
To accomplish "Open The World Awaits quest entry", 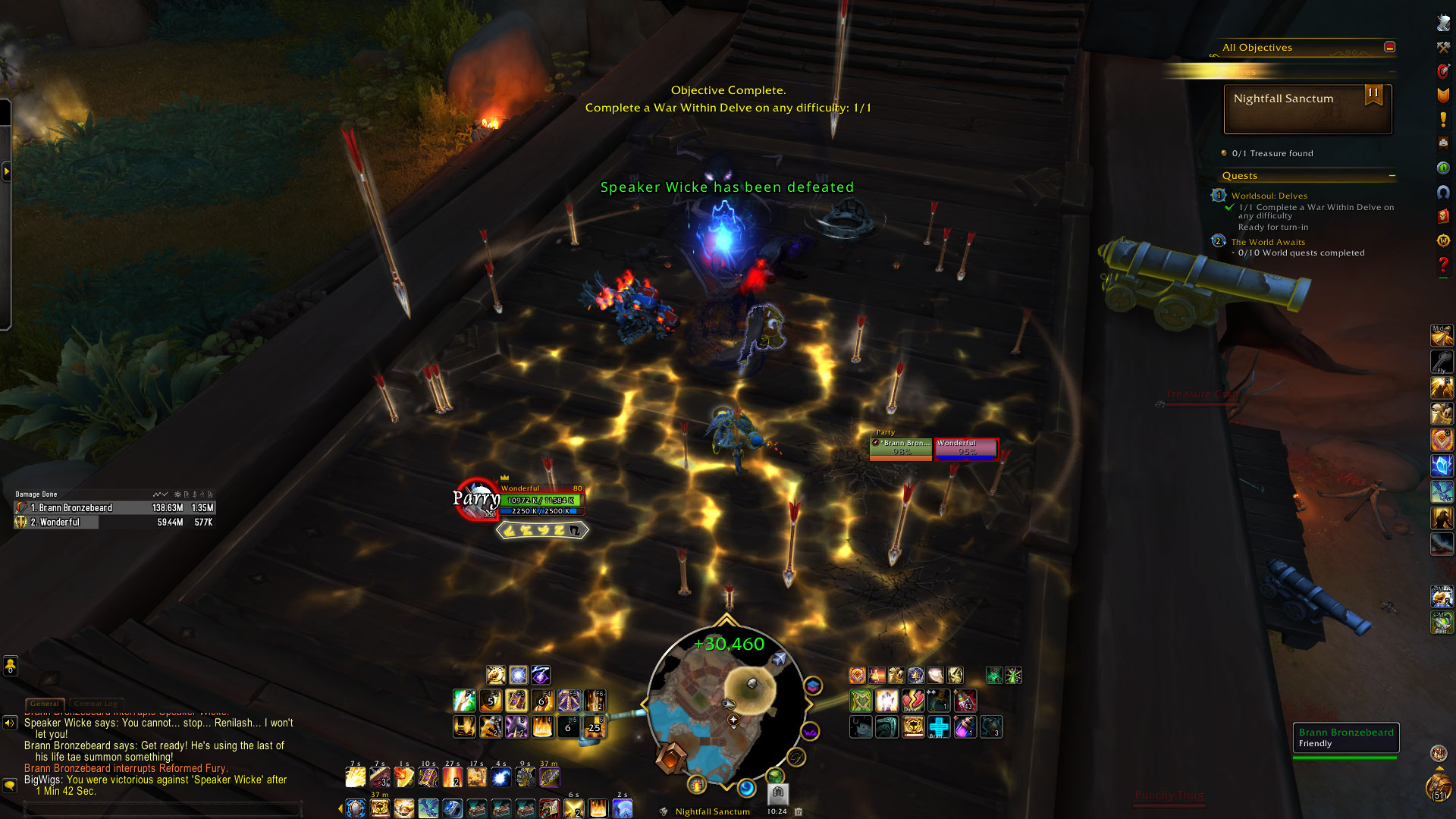I will [1268, 242].
